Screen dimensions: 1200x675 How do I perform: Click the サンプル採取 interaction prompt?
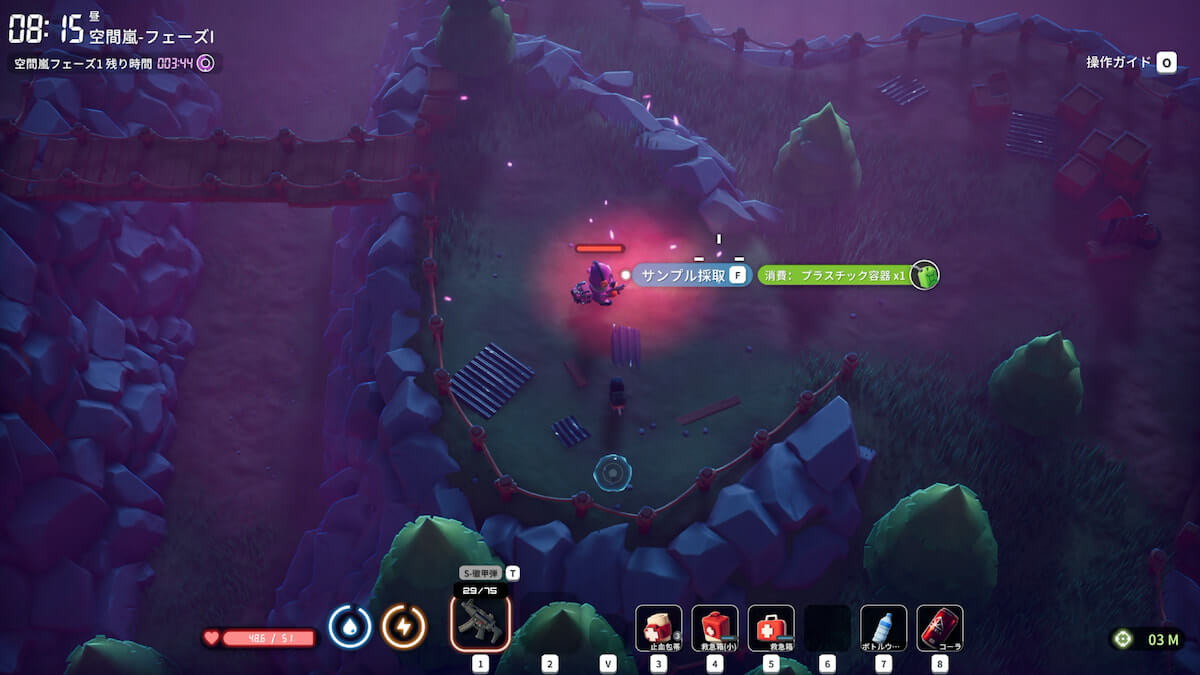pyautogui.click(x=684, y=275)
